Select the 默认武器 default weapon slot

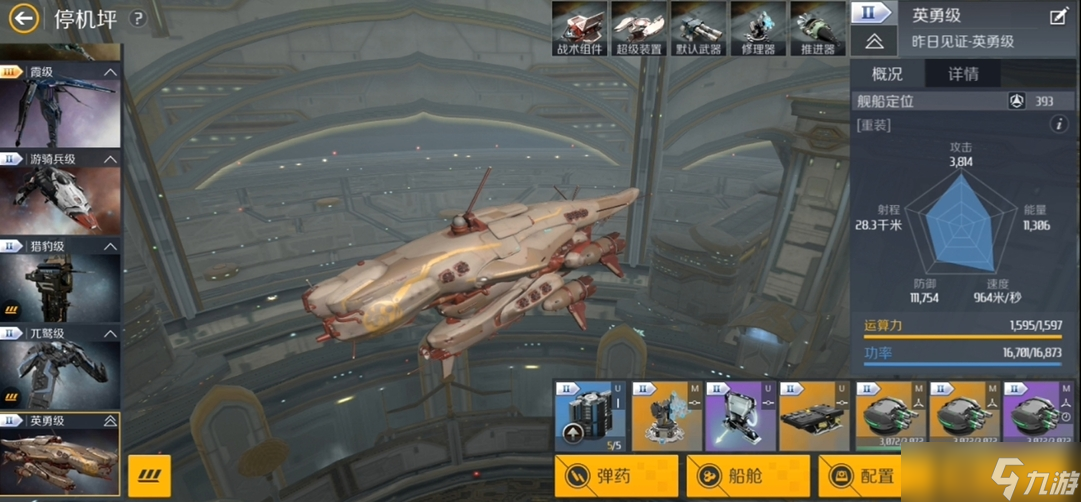[x=698, y=27]
